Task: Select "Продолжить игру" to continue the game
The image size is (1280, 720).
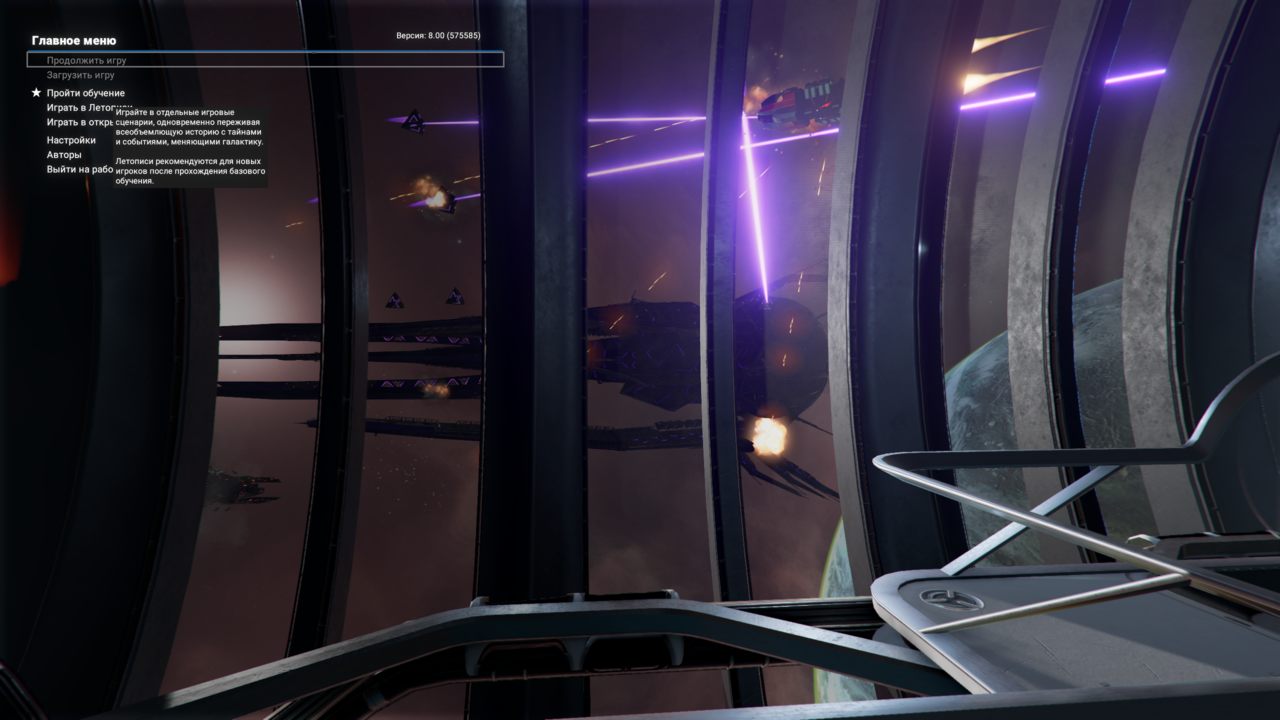Action: (x=86, y=60)
